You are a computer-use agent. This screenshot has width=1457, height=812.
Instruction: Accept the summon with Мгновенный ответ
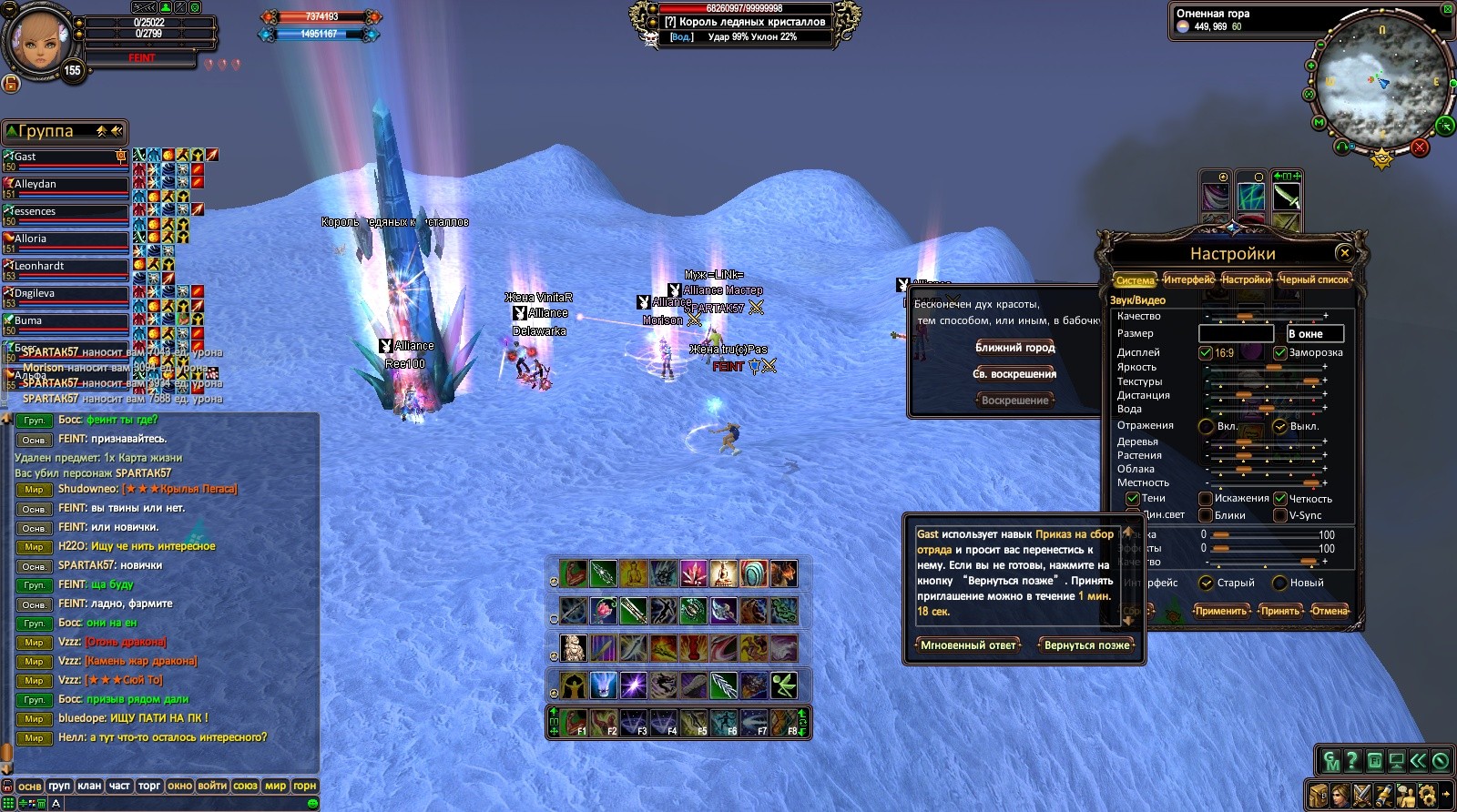click(968, 645)
